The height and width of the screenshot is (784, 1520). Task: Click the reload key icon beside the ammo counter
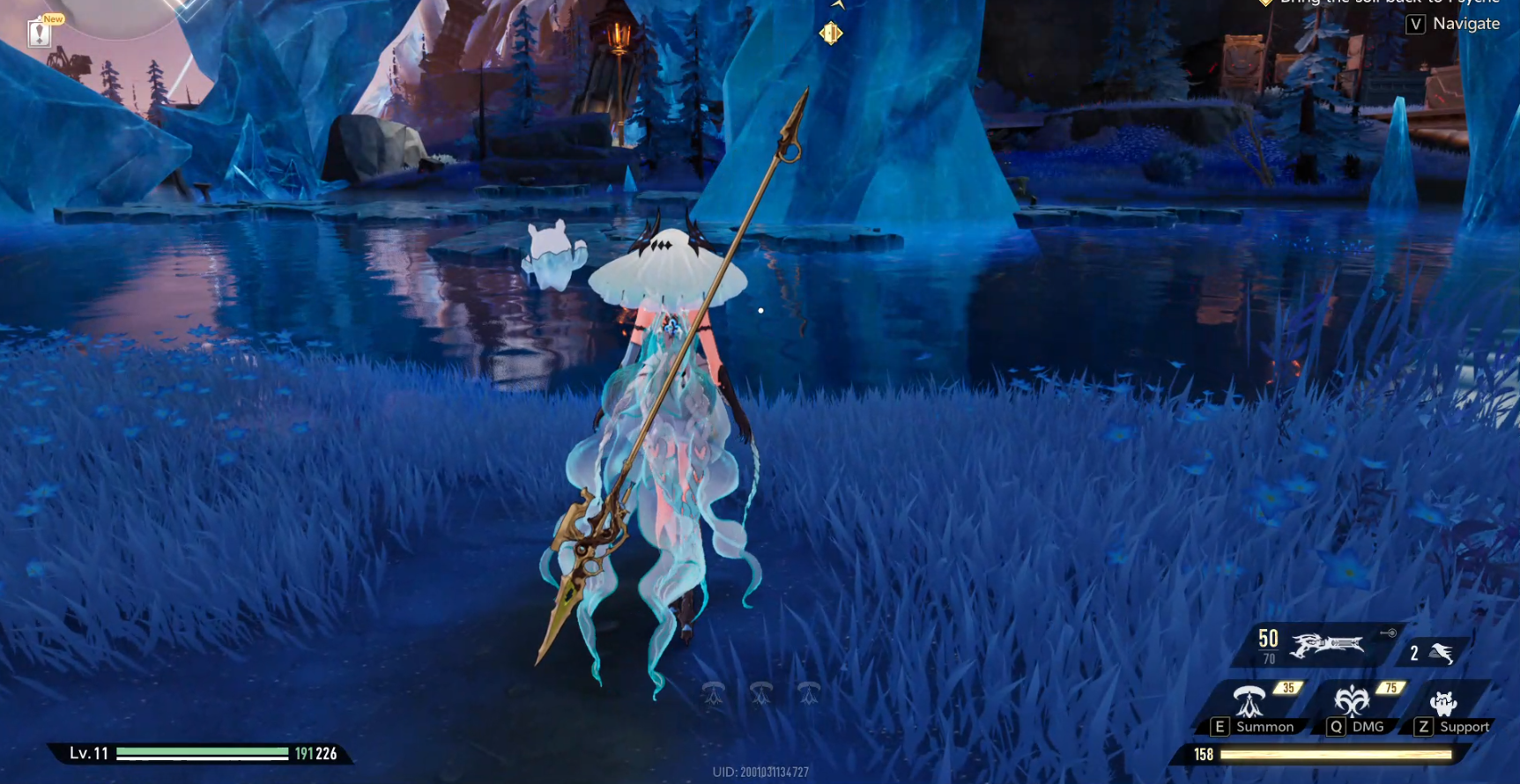click(x=1388, y=631)
